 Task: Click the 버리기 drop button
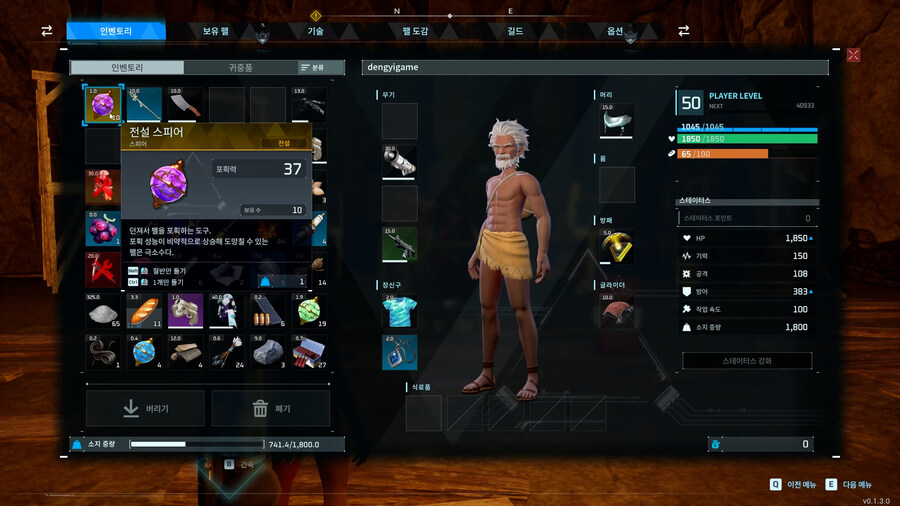[145, 408]
